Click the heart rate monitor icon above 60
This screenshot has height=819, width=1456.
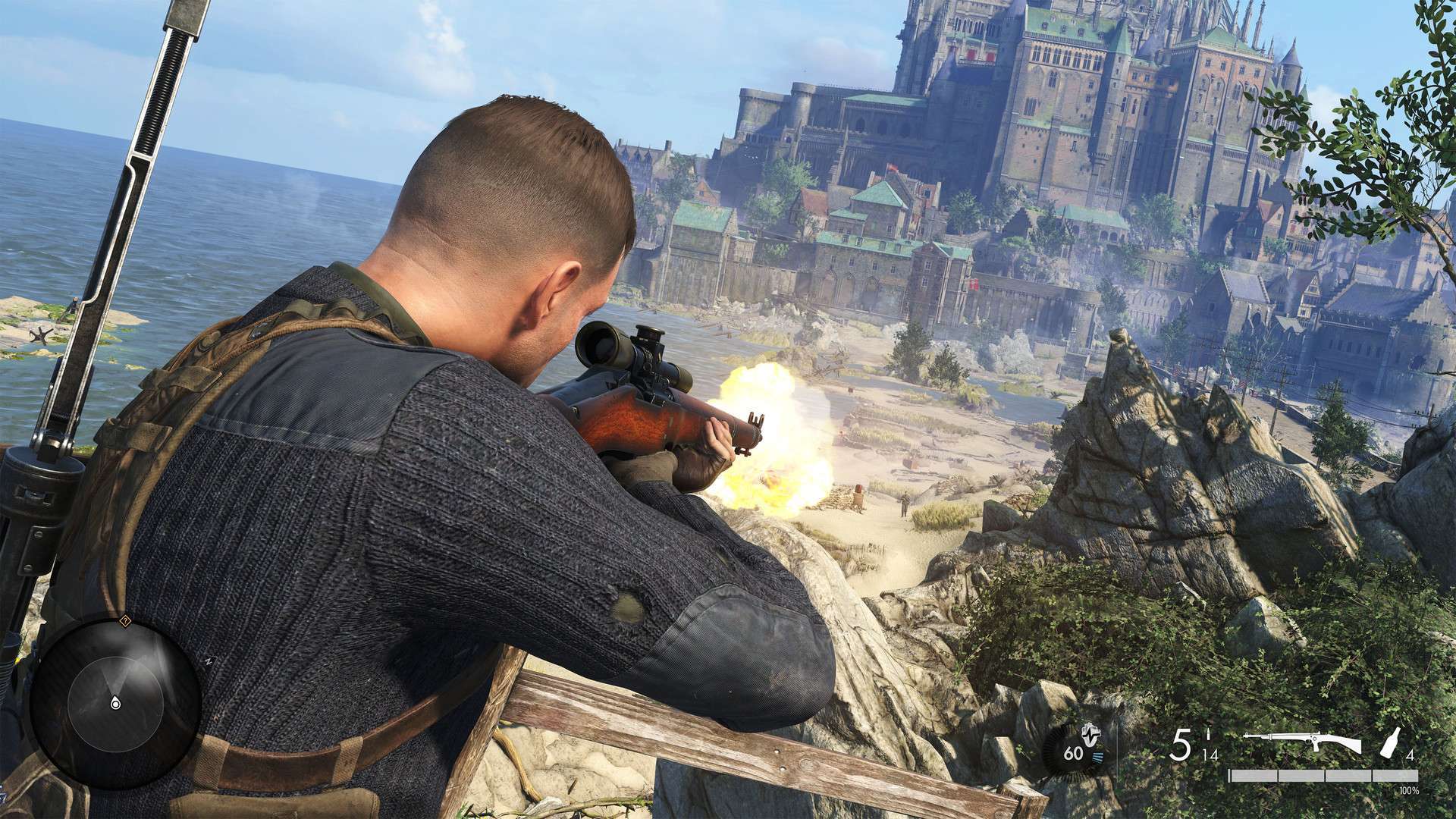pyautogui.click(x=1091, y=734)
